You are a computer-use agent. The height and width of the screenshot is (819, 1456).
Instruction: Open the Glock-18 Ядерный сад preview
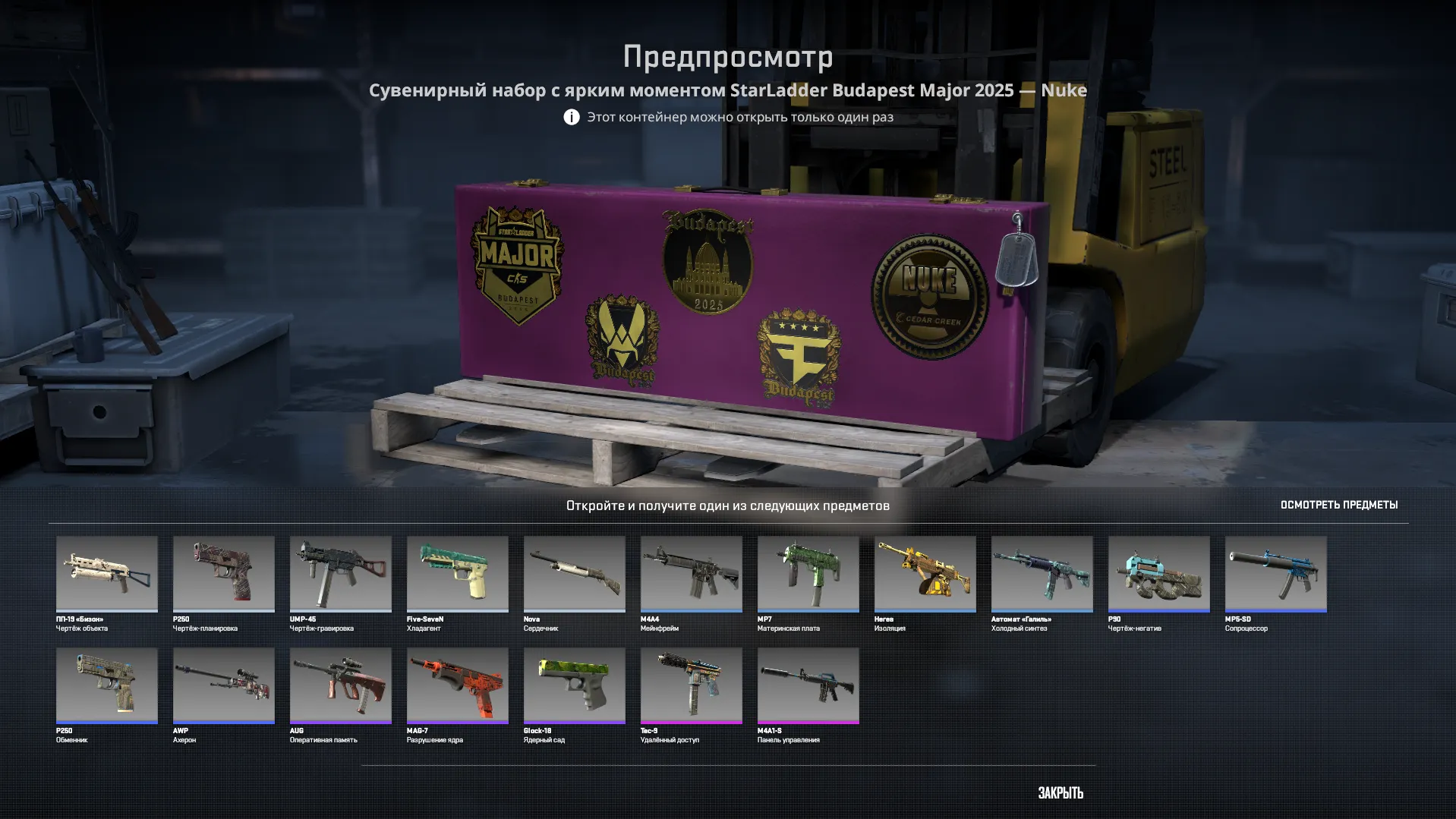point(574,685)
